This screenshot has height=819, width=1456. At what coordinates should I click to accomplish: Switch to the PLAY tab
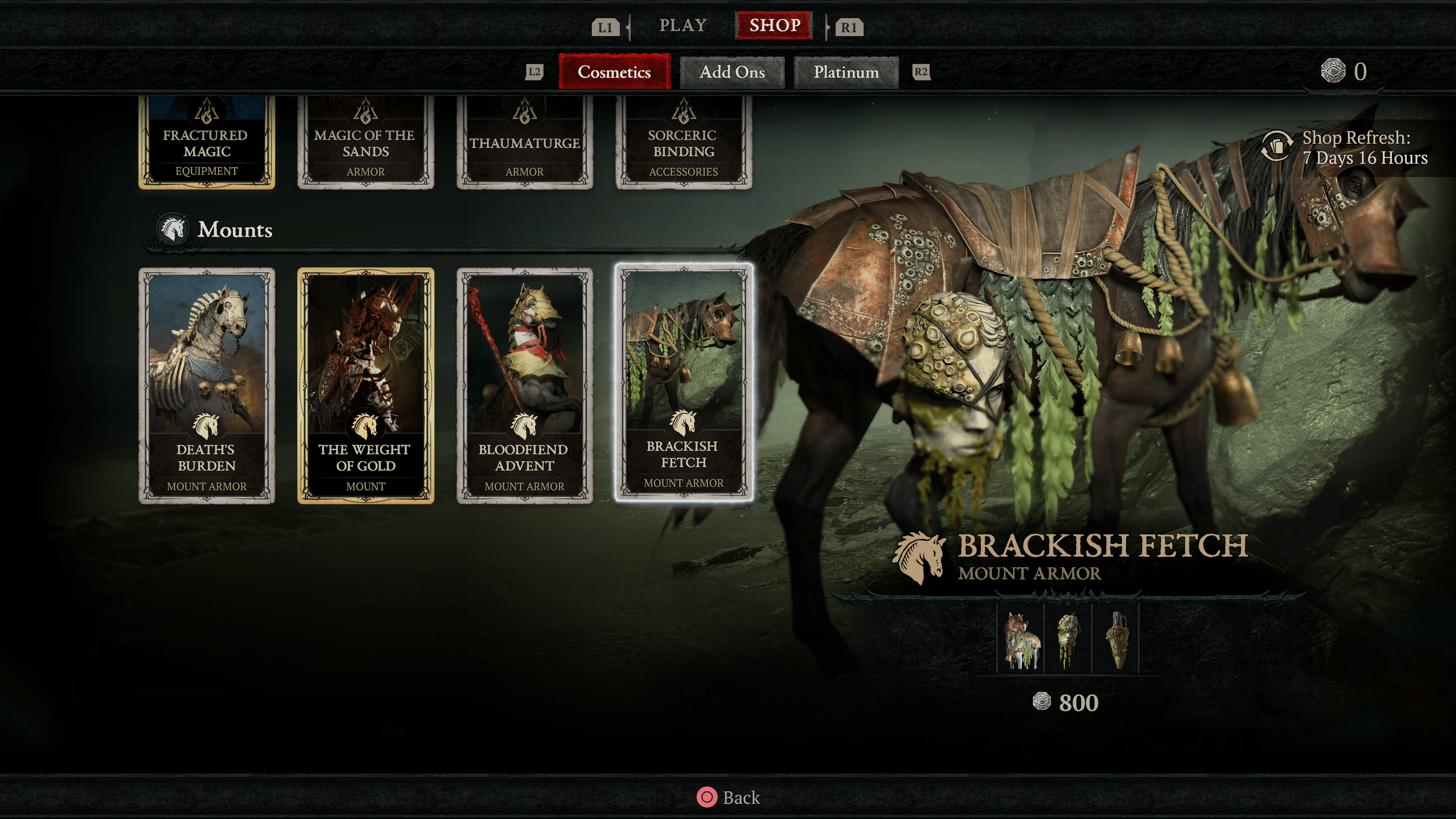(683, 25)
